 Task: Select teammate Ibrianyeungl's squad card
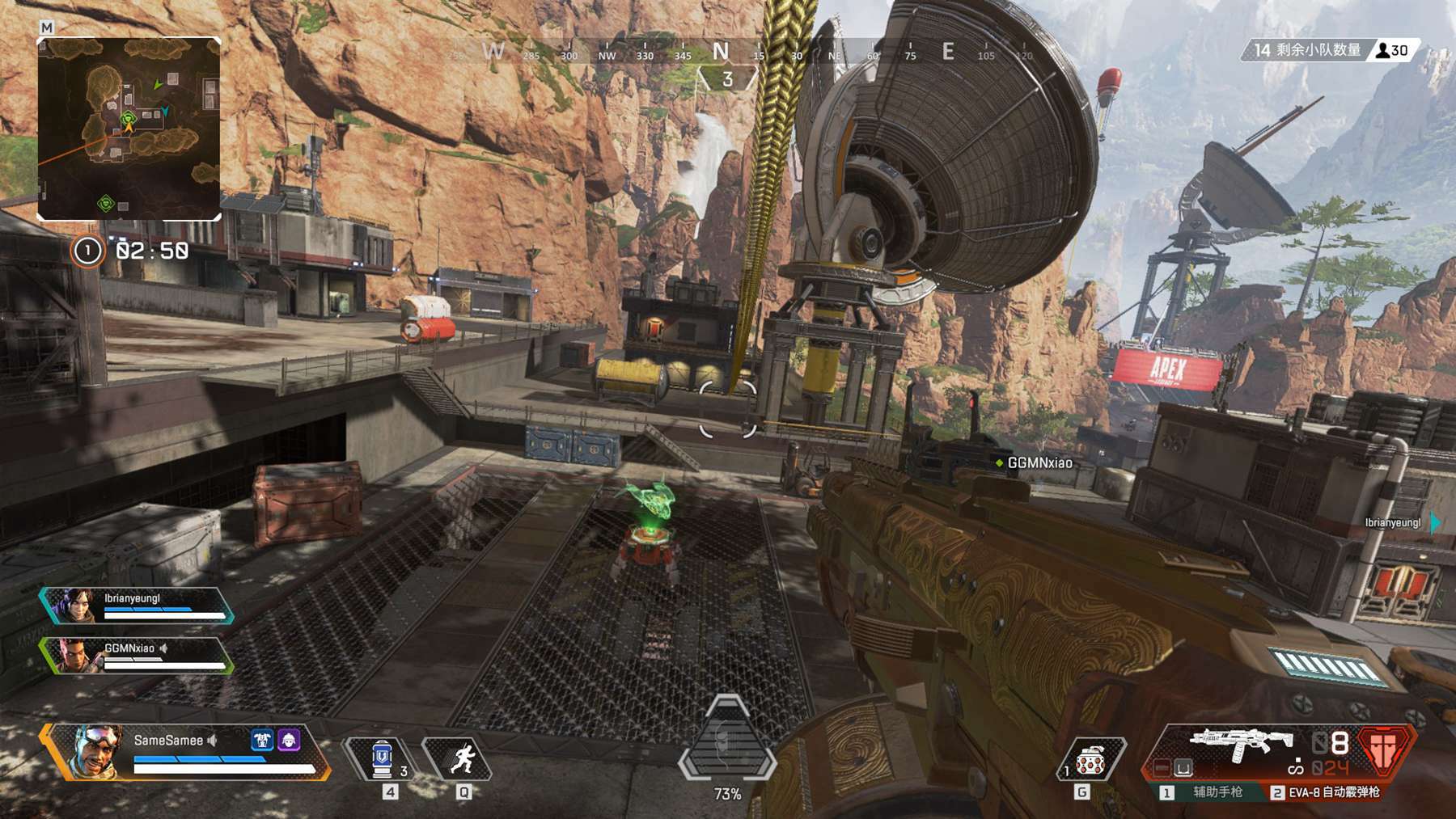point(136,606)
